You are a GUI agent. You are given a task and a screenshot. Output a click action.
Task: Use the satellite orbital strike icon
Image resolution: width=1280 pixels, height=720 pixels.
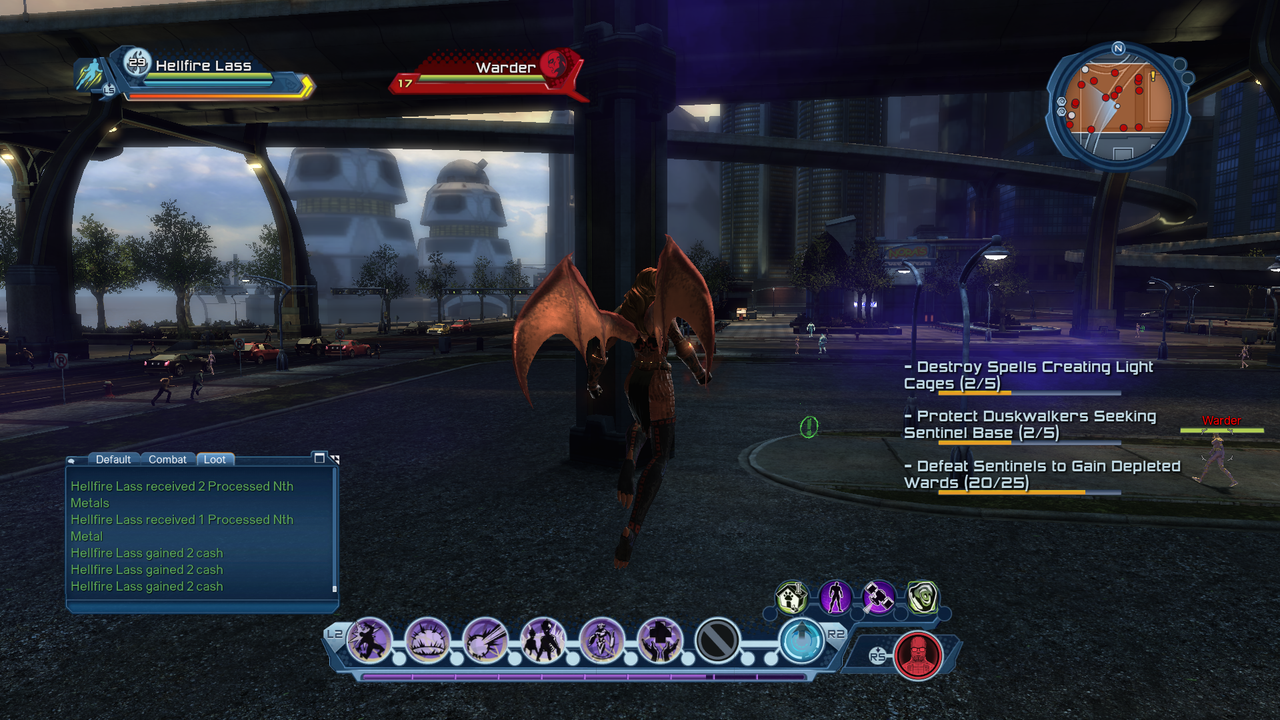878,598
